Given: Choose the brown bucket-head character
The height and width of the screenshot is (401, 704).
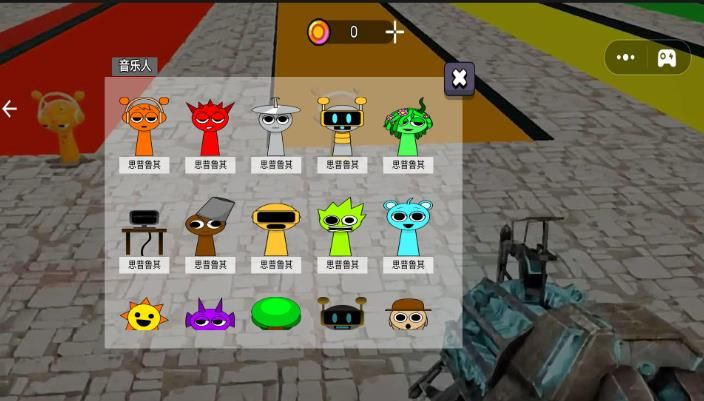Looking at the screenshot, I should click(210, 228).
